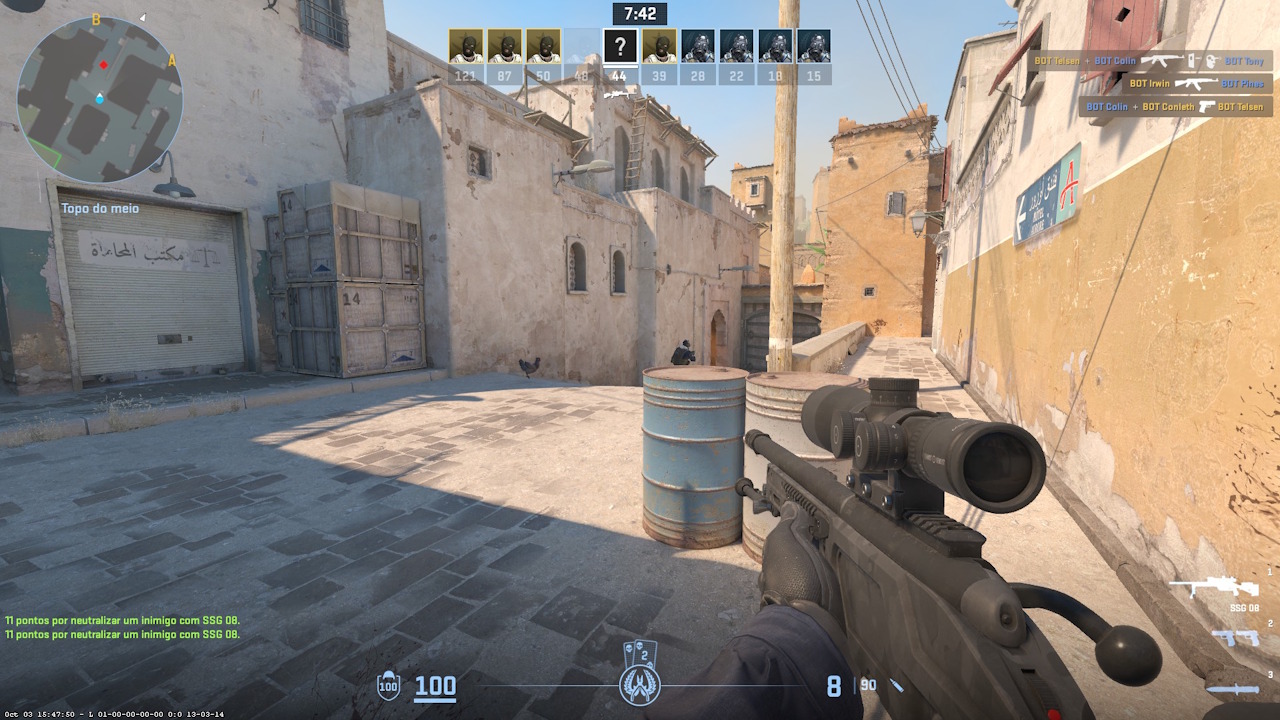This screenshot has width=1280, height=720.
Task: Click the B bombsite marker on the minimap
Action: 96,18
